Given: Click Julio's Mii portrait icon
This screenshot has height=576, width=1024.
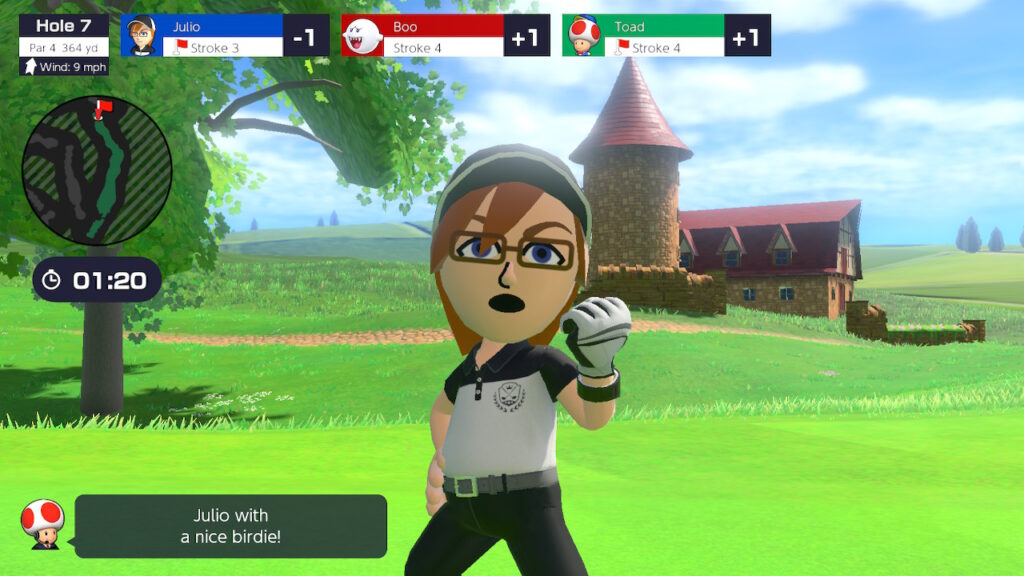Looking at the screenshot, I should click(141, 36).
